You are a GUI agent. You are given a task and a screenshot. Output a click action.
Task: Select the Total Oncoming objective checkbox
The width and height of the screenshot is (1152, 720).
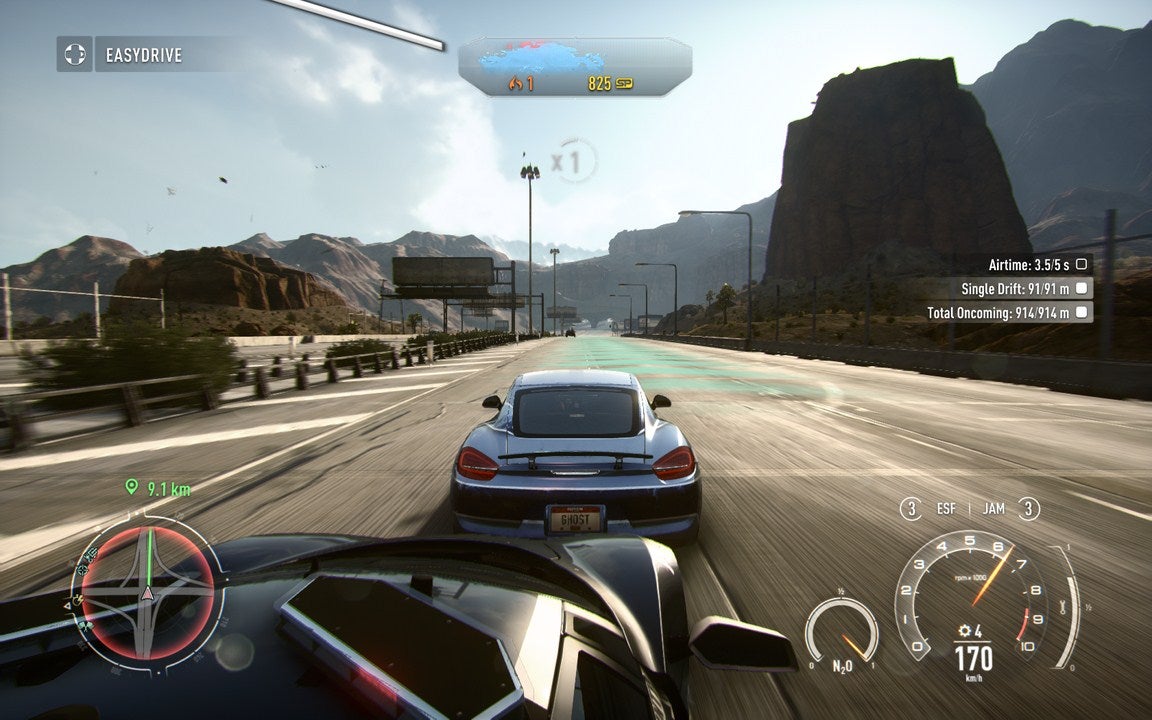click(x=1081, y=313)
